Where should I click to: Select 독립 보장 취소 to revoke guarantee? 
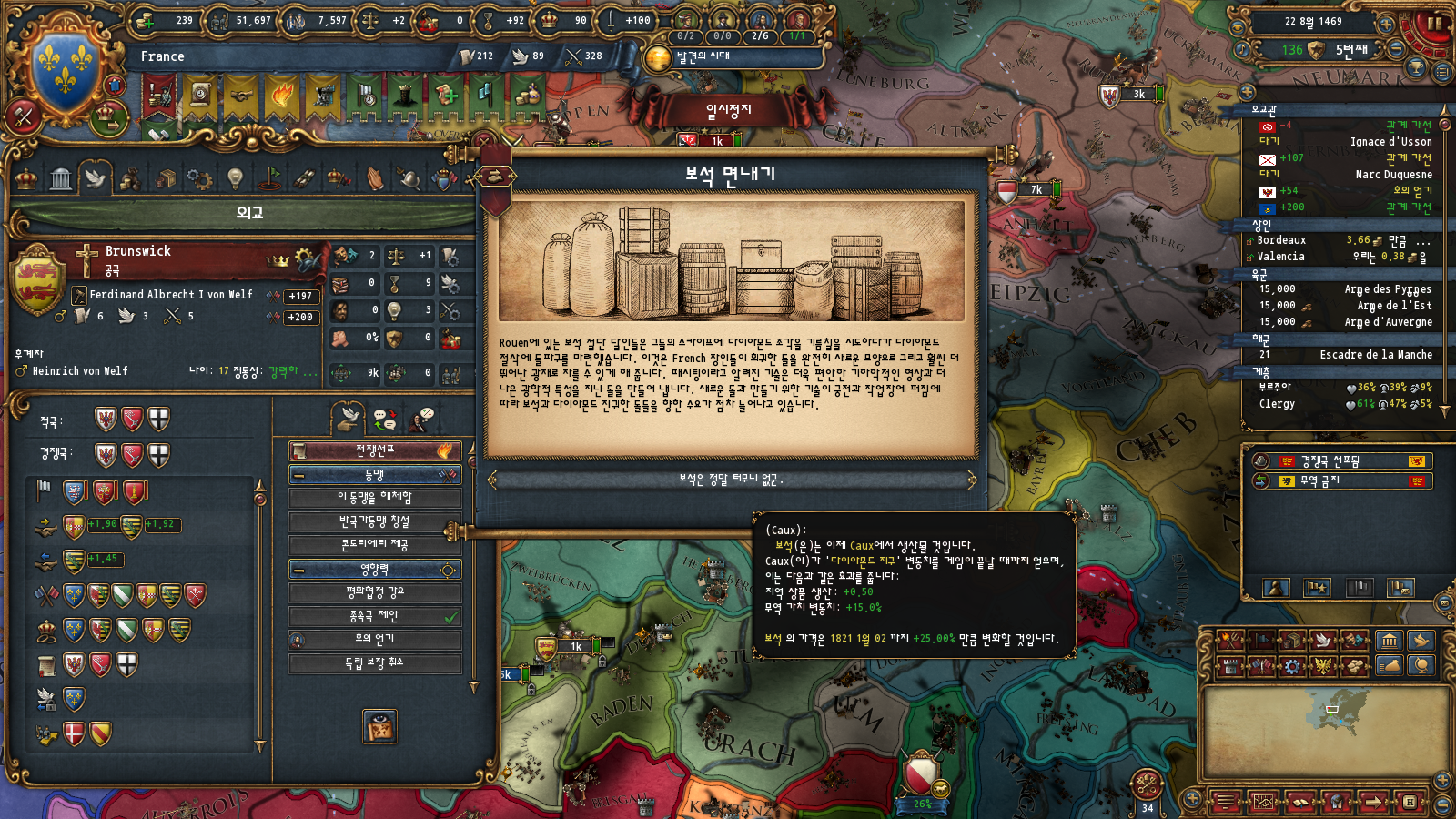(375, 663)
